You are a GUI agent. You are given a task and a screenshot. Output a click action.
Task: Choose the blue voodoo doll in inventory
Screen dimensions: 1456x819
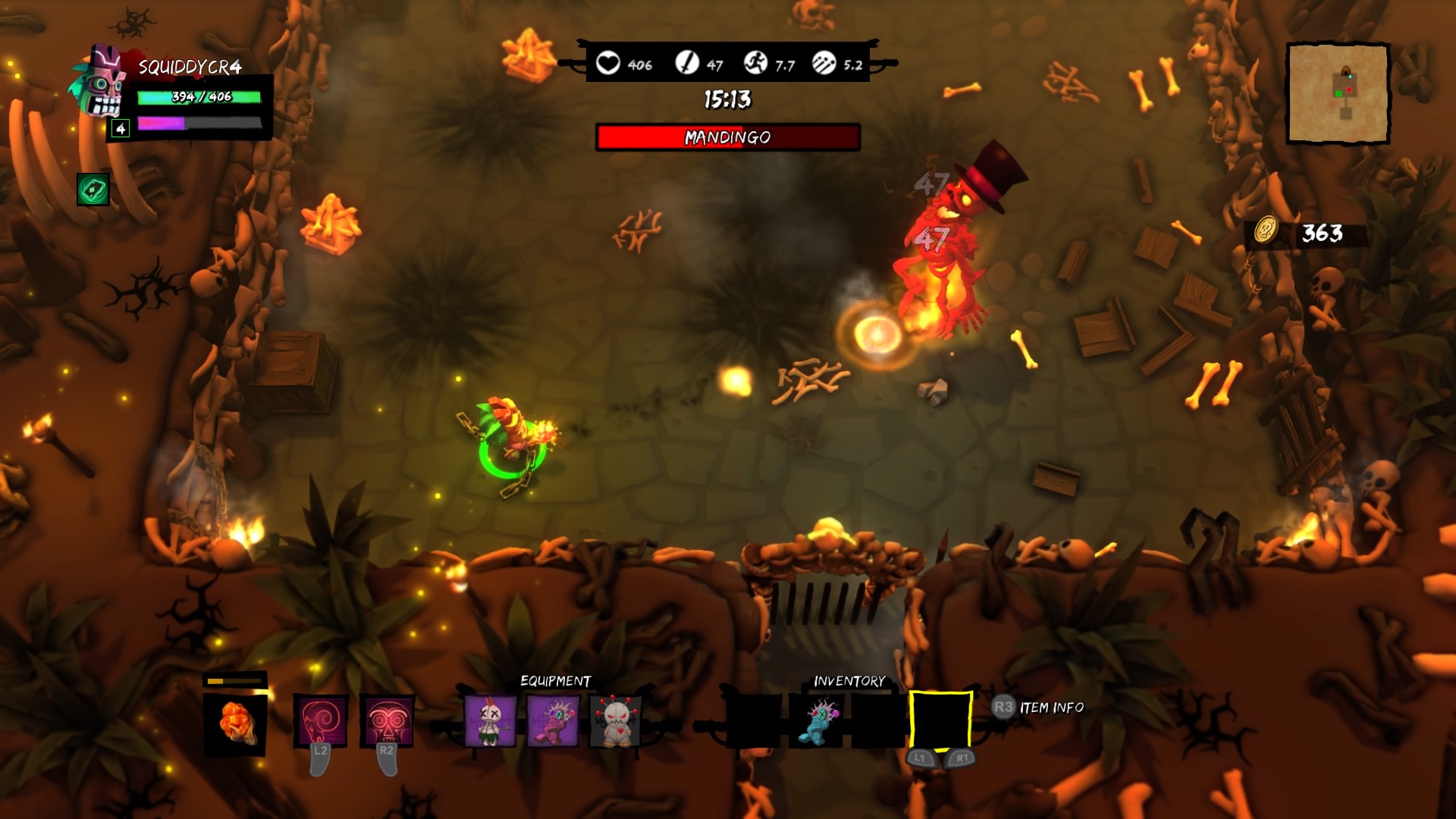(x=817, y=720)
